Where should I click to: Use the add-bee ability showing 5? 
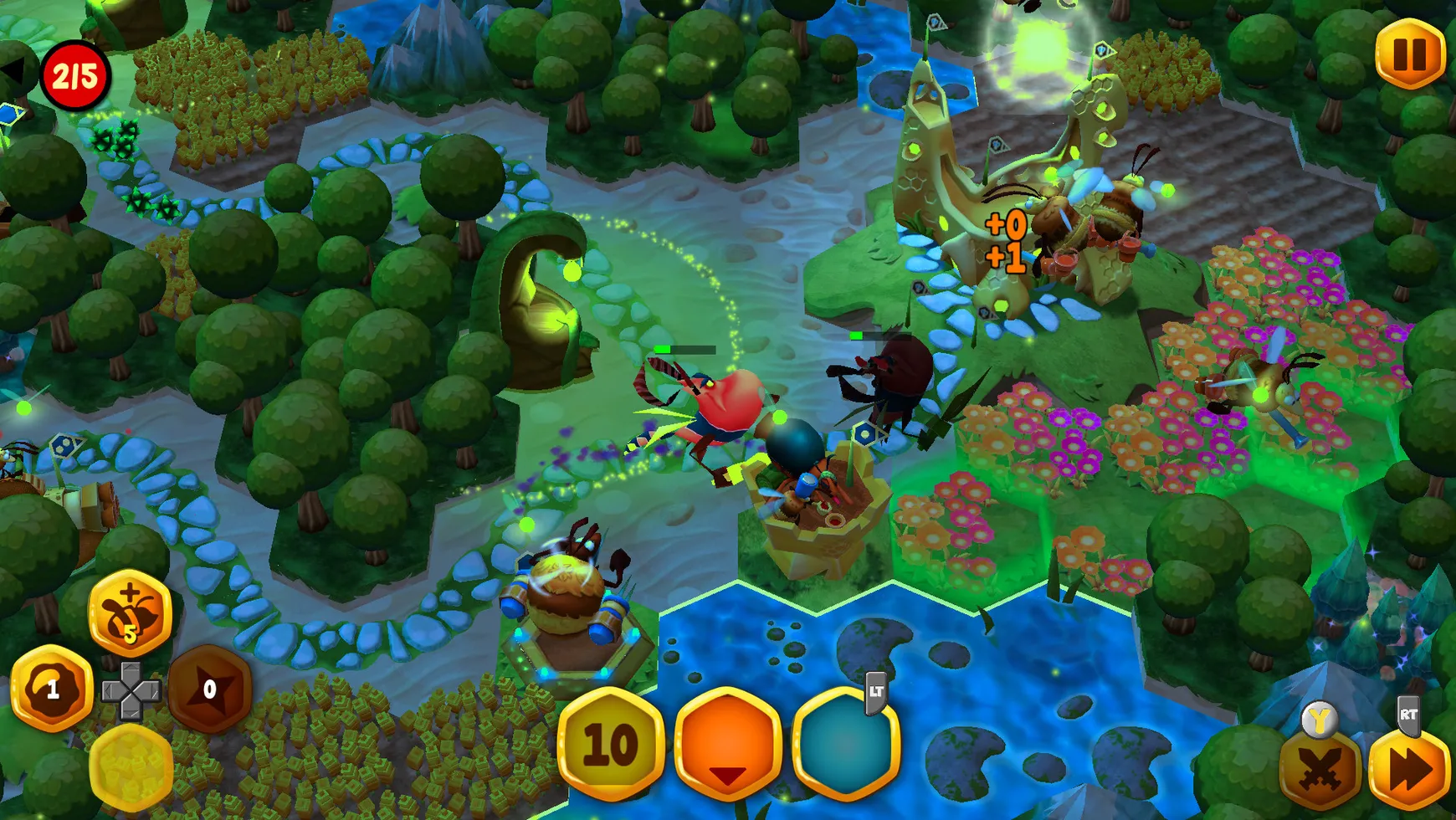(130, 613)
